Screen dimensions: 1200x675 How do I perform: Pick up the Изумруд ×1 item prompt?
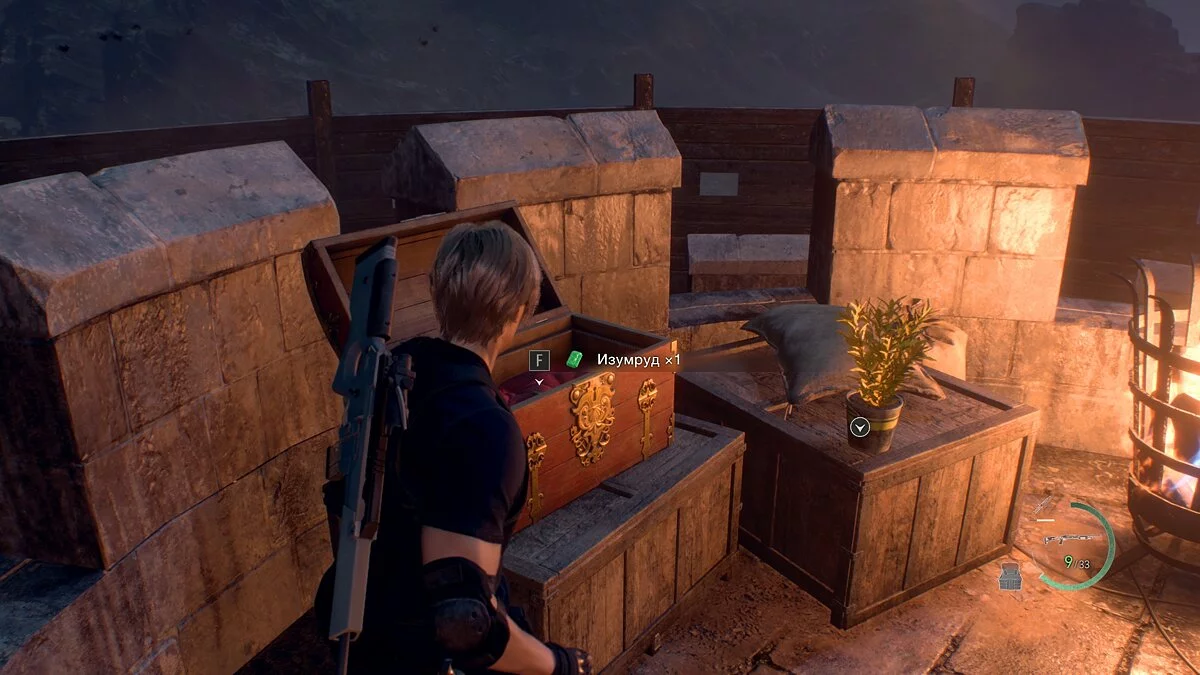click(638, 360)
